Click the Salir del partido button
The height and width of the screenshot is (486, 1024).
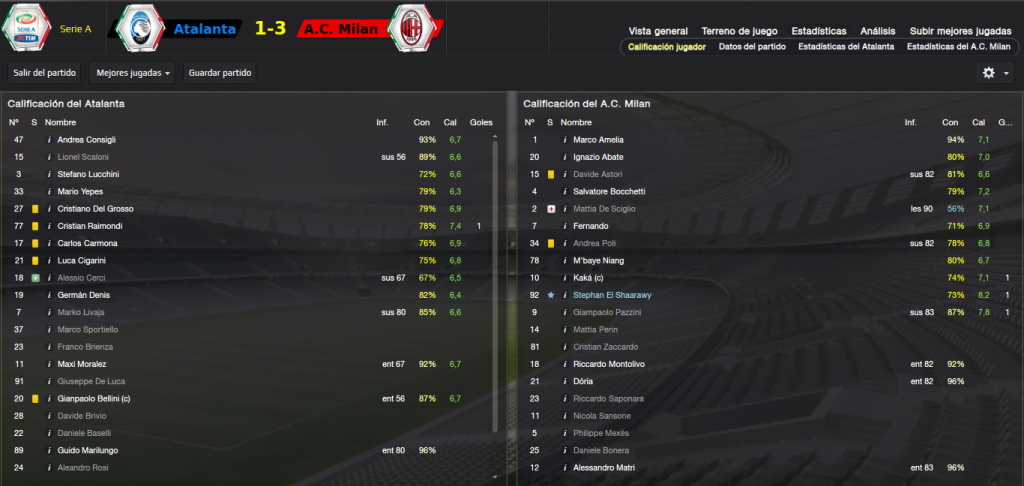click(x=45, y=73)
